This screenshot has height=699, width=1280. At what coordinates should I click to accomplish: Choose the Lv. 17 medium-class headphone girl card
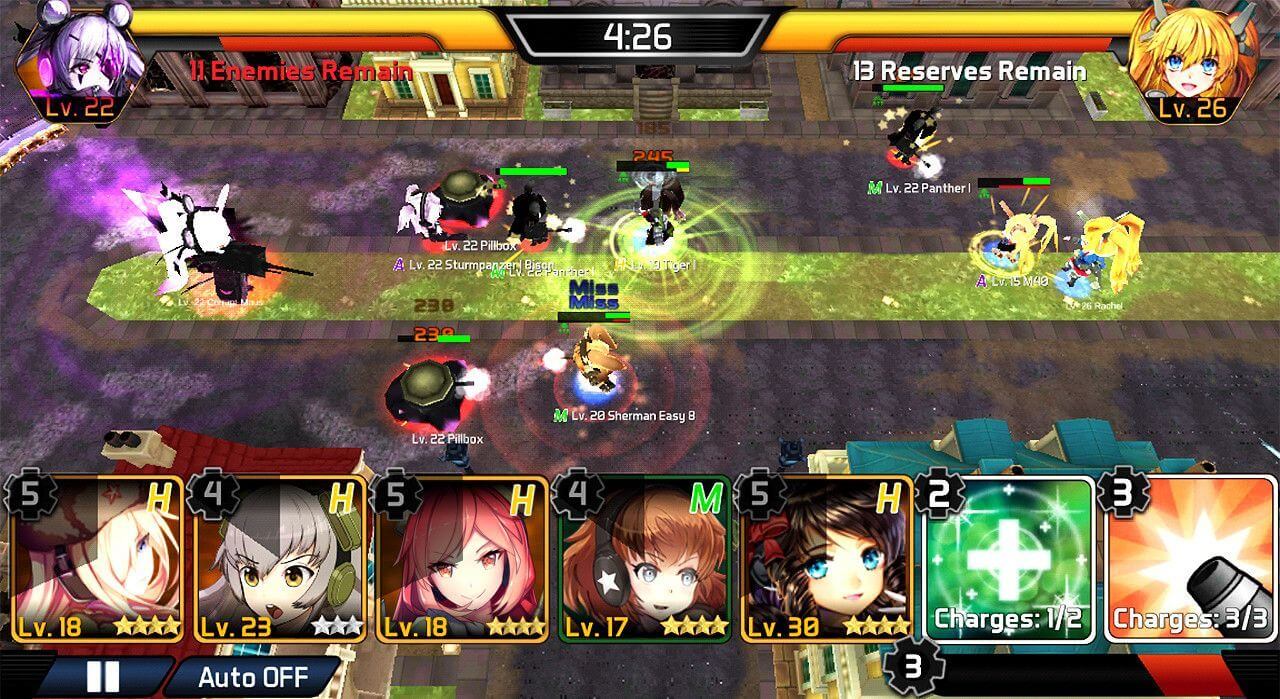pos(645,559)
